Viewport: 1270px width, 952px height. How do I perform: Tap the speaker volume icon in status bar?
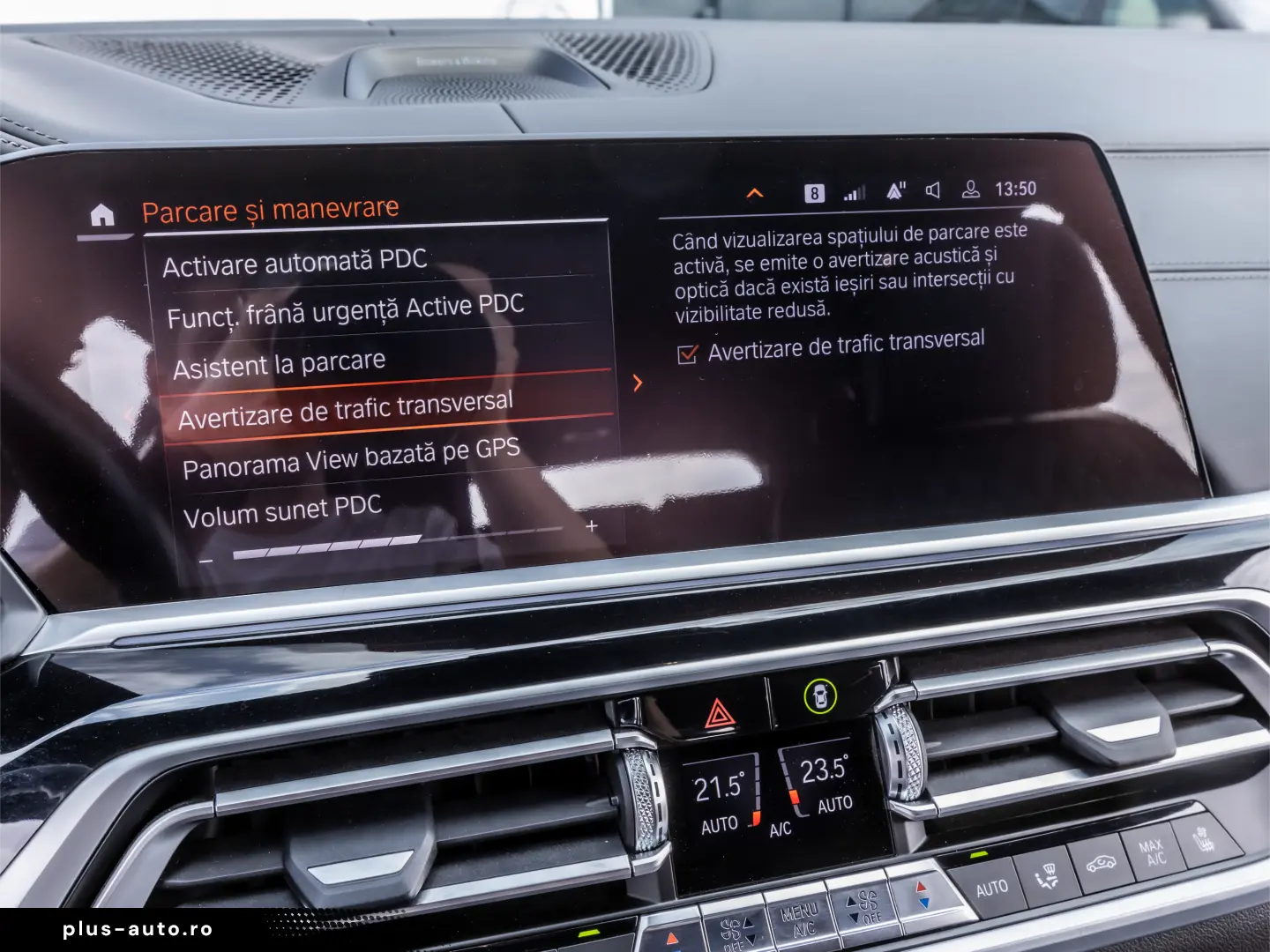pyautogui.click(x=932, y=190)
